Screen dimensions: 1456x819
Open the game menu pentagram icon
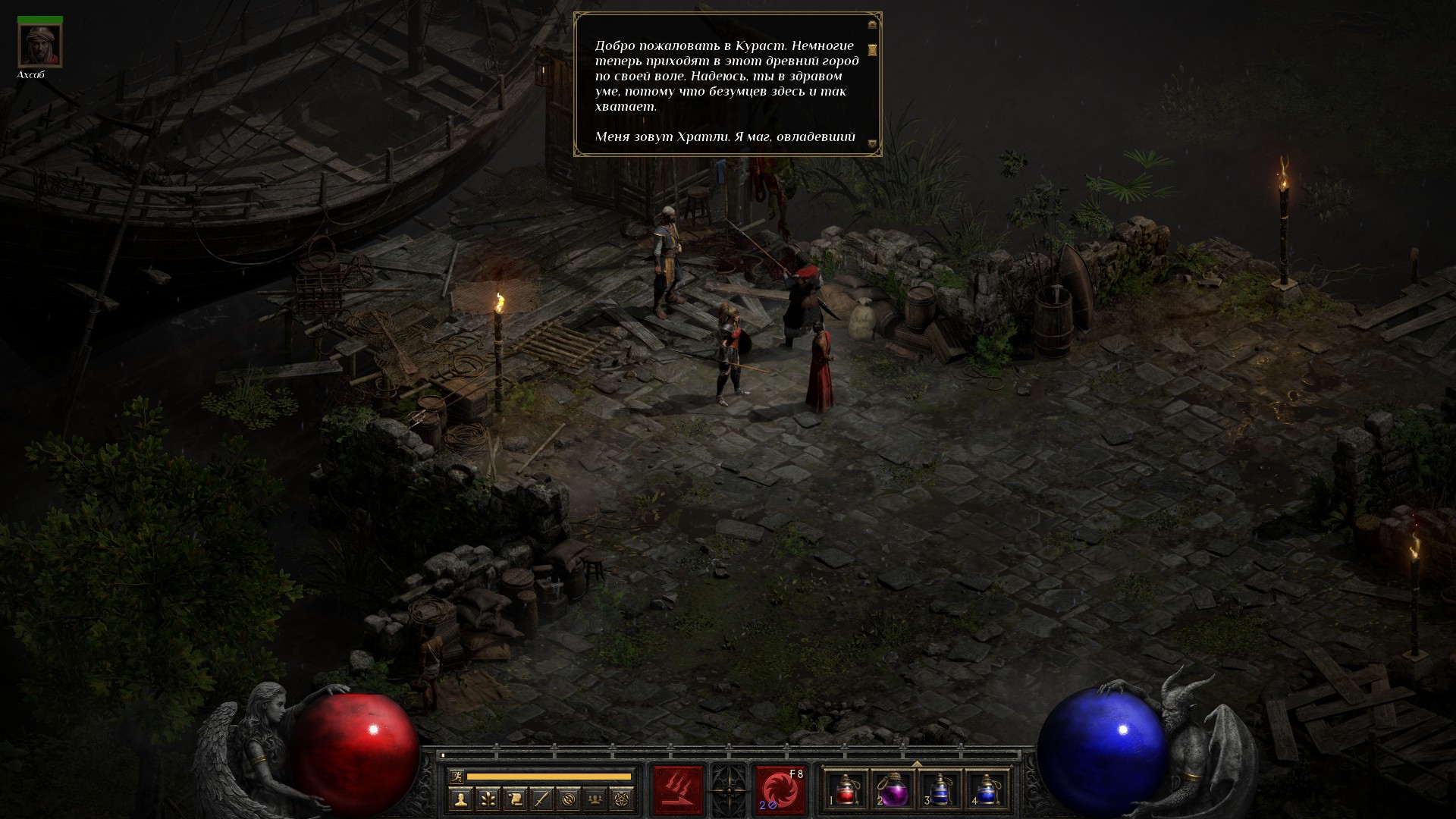pyautogui.click(x=623, y=799)
